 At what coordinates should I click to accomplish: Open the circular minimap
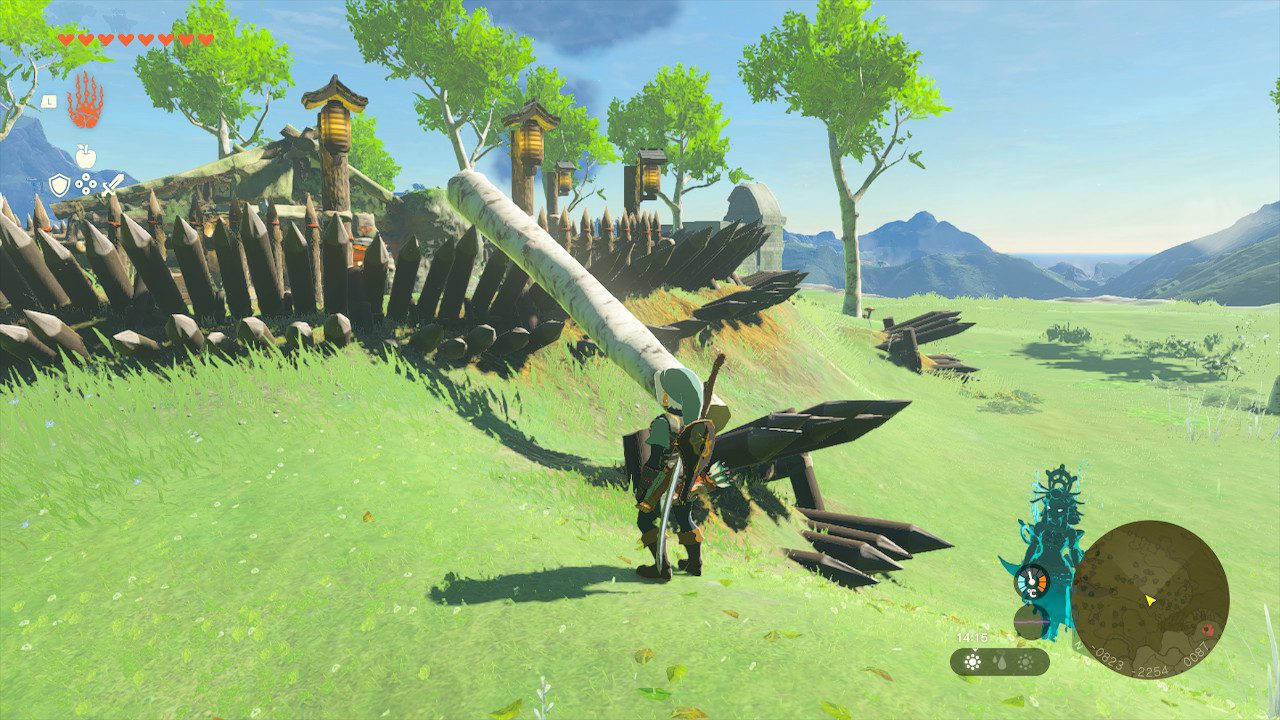(1149, 599)
